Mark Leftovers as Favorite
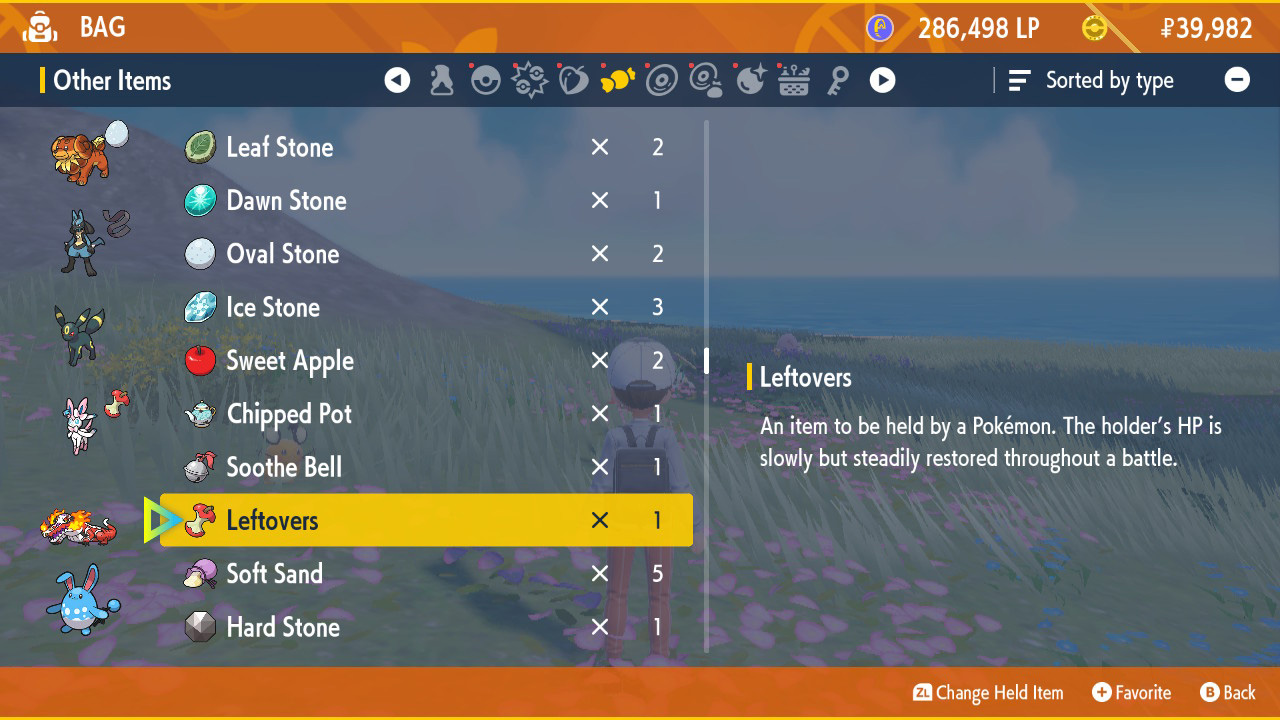Image resolution: width=1280 pixels, height=720 pixels. click(1131, 692)
